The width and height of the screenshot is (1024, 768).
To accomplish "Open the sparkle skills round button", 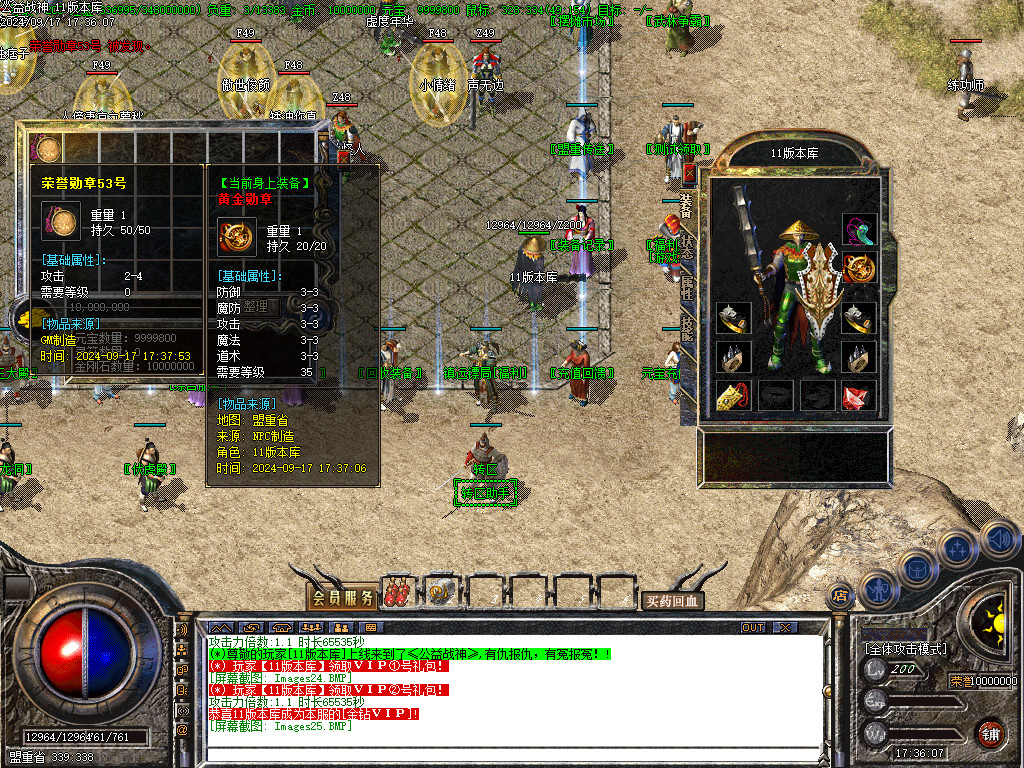I will [956, 548].
